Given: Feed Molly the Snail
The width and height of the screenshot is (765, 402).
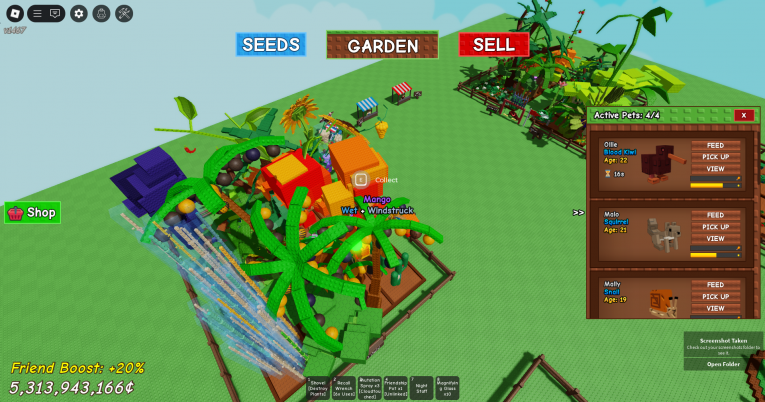Looking at the screenshot, I should (715, 285).
